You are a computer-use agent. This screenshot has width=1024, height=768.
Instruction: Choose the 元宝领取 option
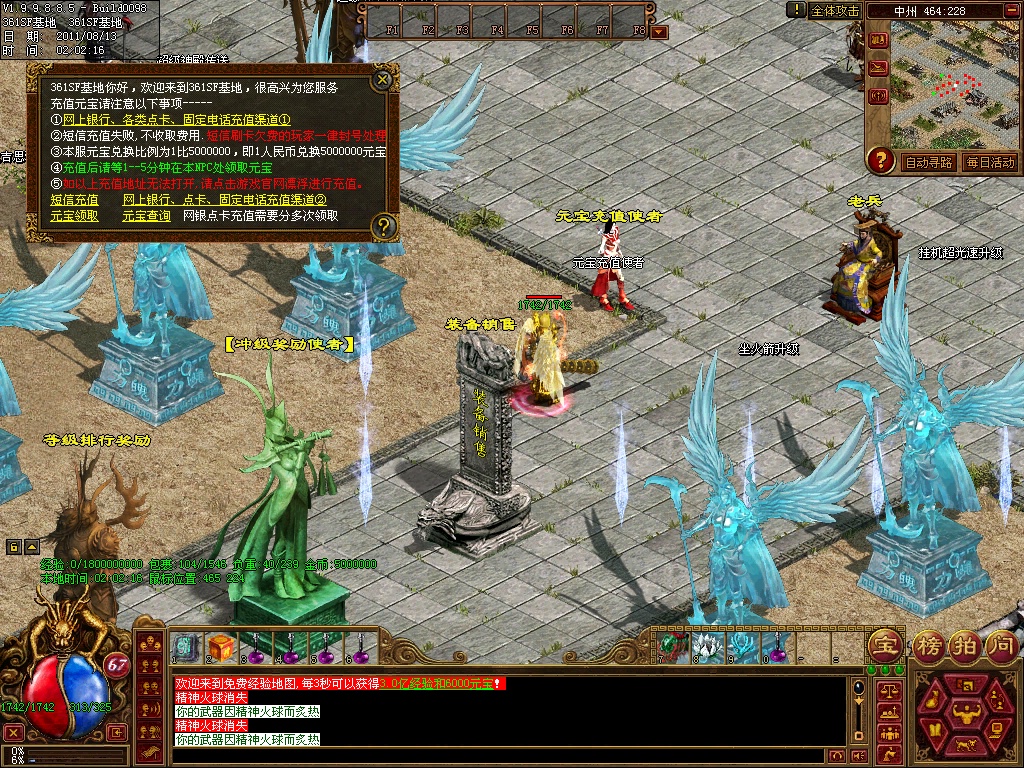pyautogui.click(x=75, y=215)
